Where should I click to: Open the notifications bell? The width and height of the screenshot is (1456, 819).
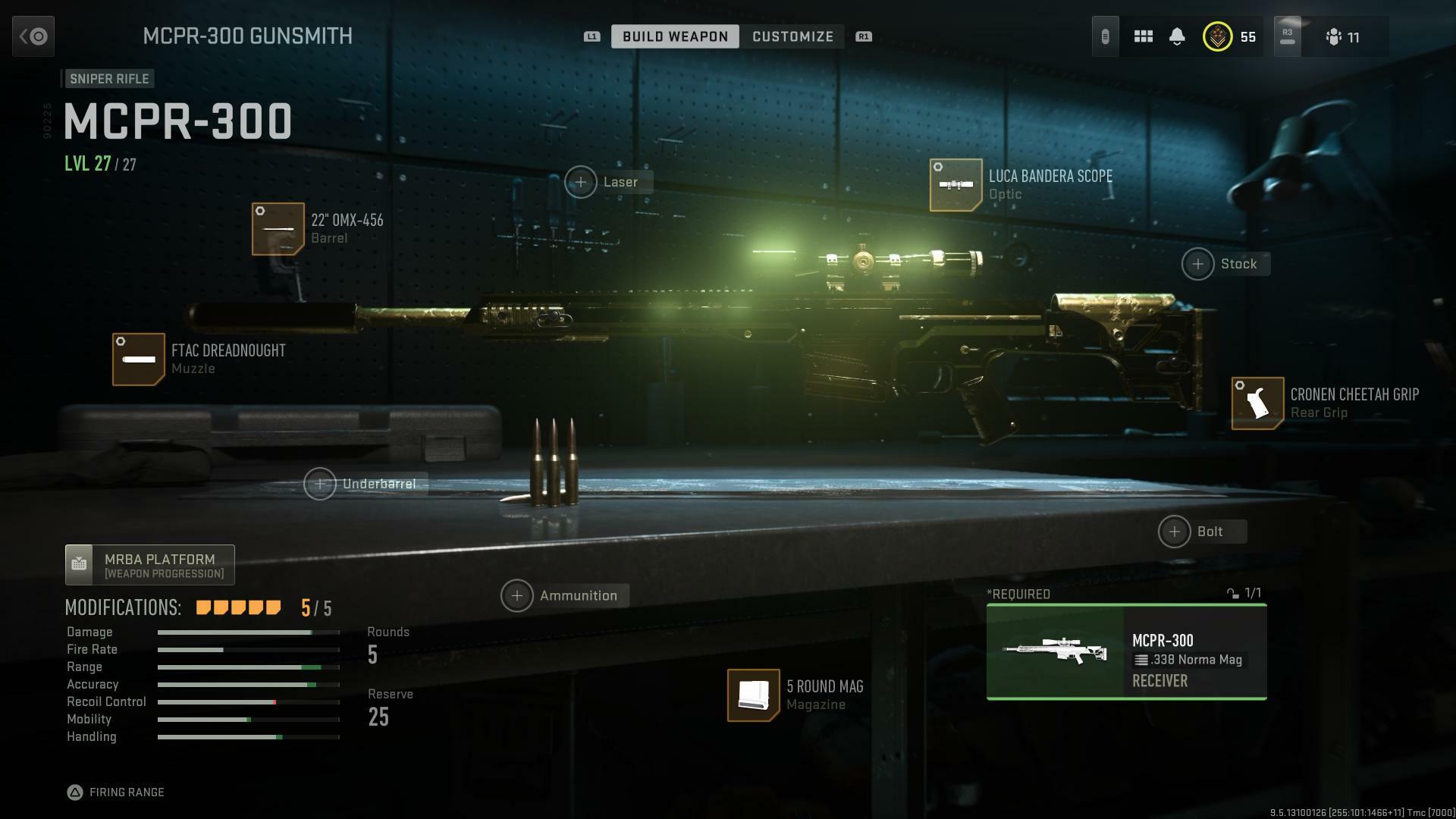pos(1177,36)
